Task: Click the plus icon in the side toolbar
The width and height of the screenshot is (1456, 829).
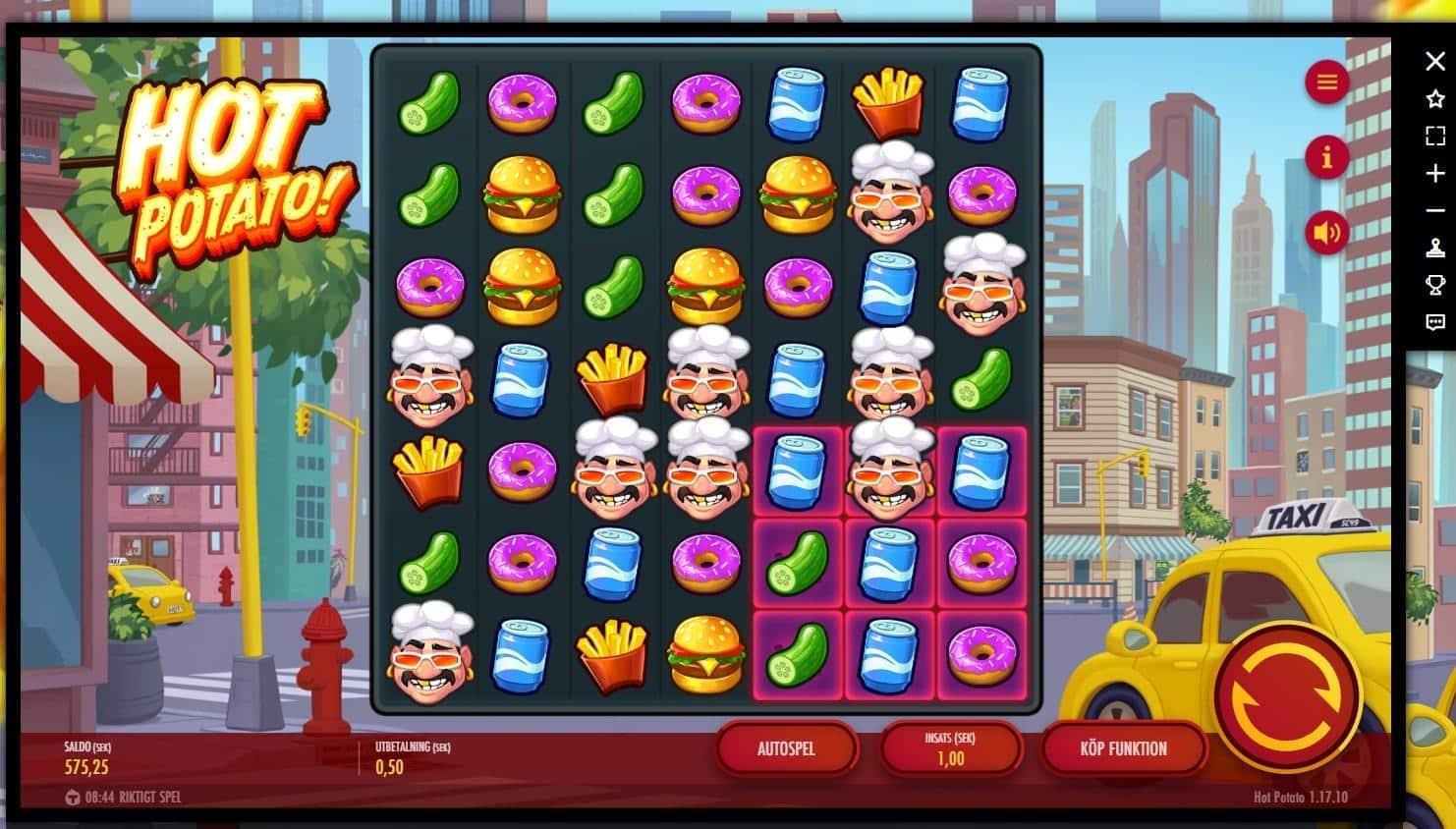Action: tap(1434, 174)
